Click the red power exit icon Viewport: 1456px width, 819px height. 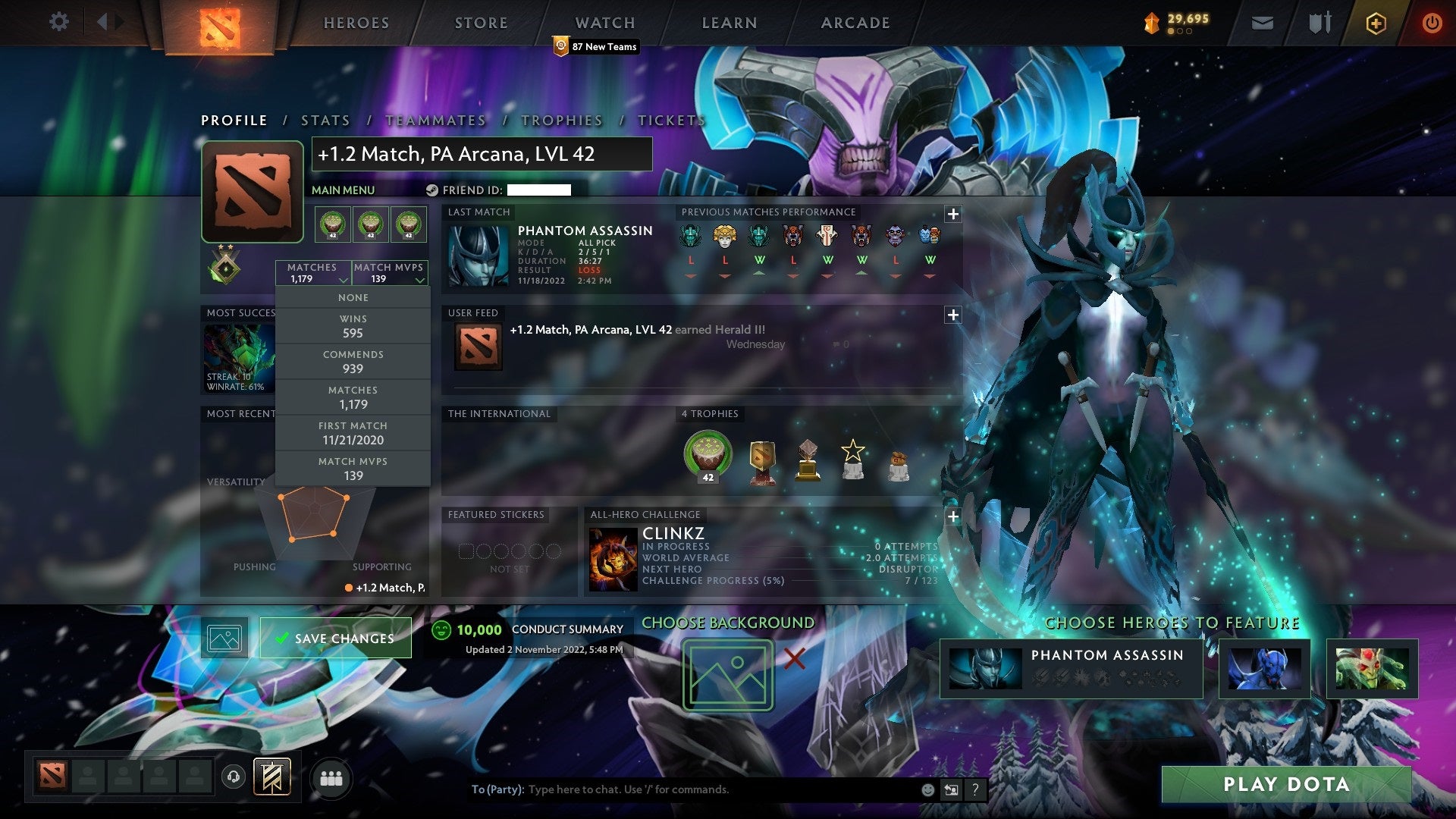tap(1432, 22)
